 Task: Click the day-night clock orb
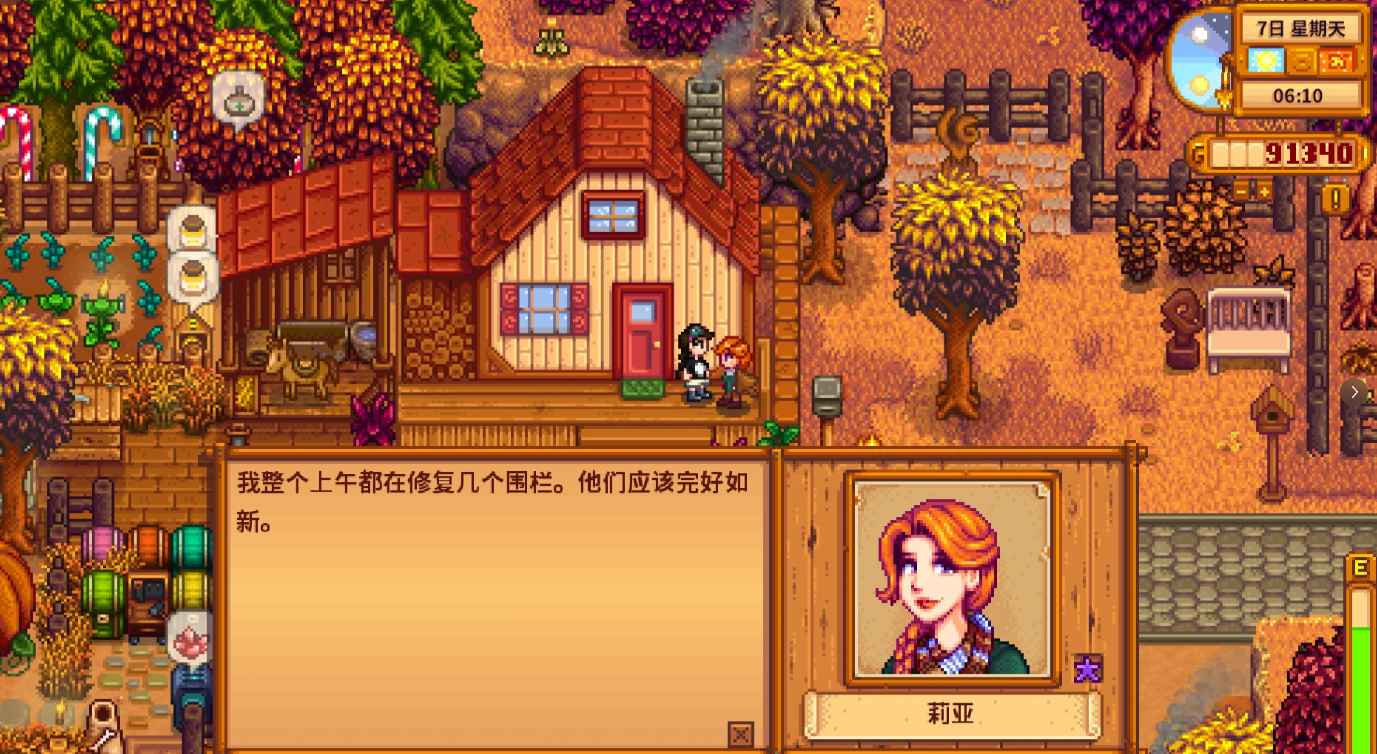click(1201, 60)
